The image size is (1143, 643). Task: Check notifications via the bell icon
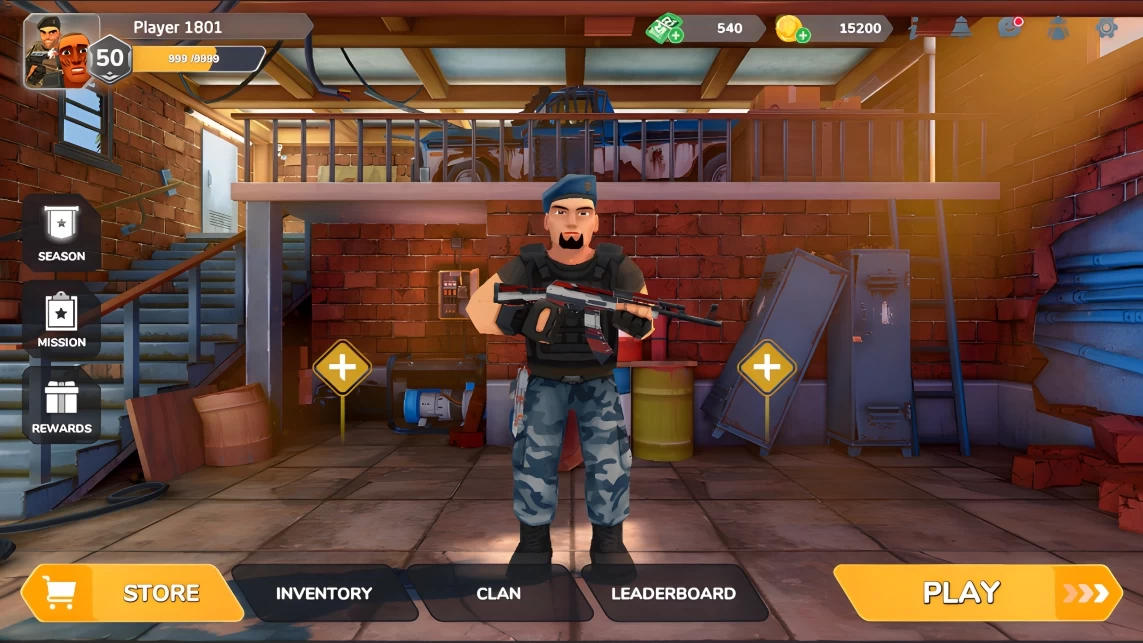961,28
